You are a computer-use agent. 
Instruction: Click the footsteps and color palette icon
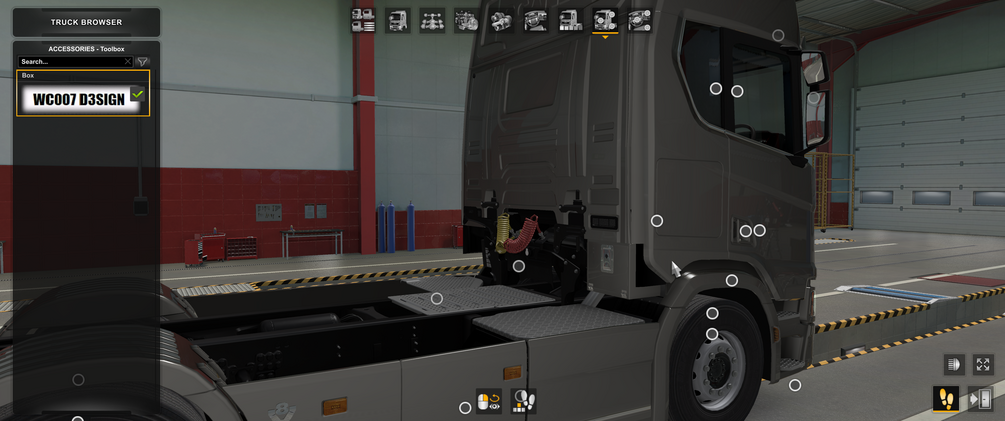click(523, 402)
